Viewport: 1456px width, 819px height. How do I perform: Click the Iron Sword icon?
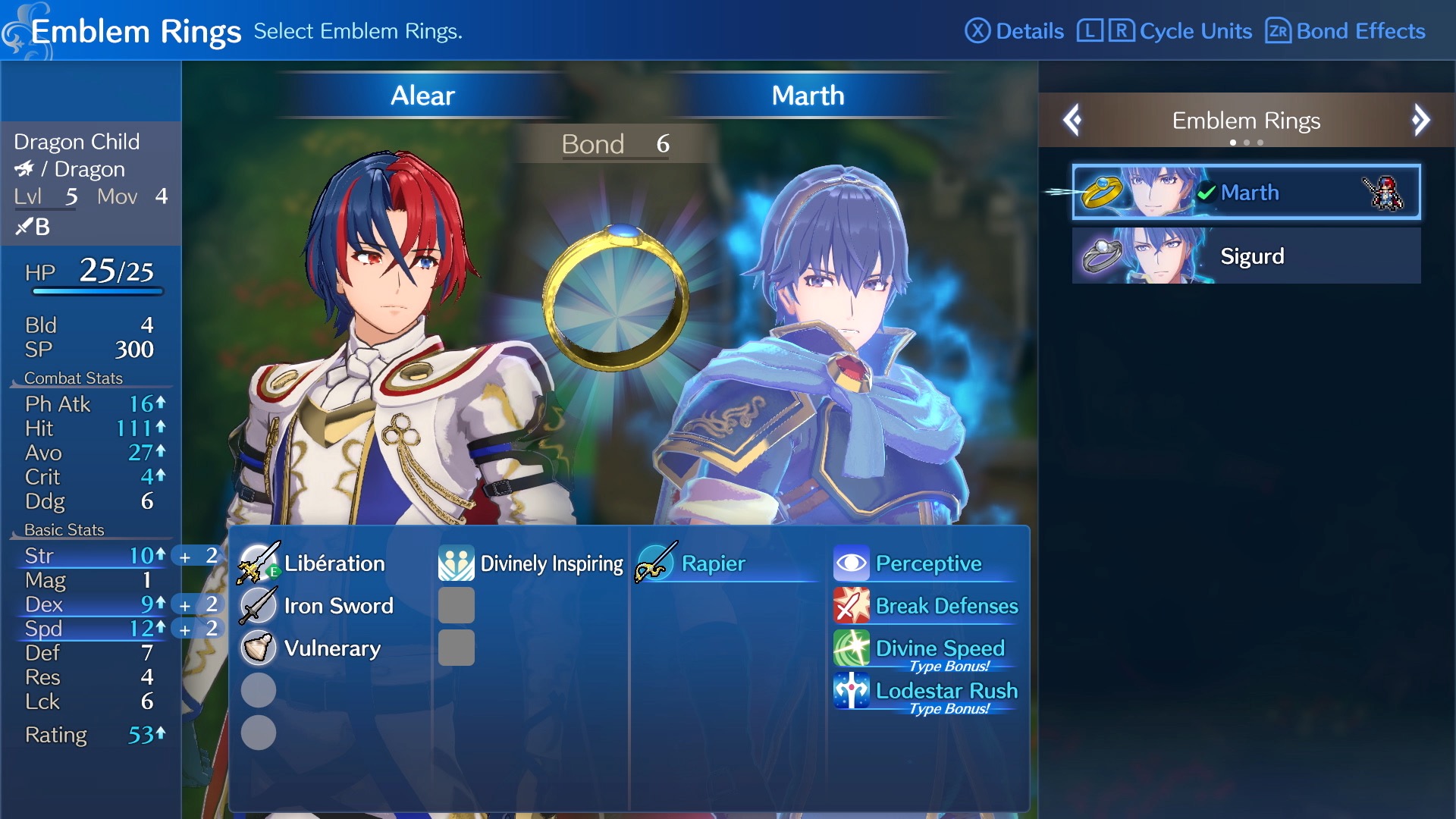click(x=258, y=606)
